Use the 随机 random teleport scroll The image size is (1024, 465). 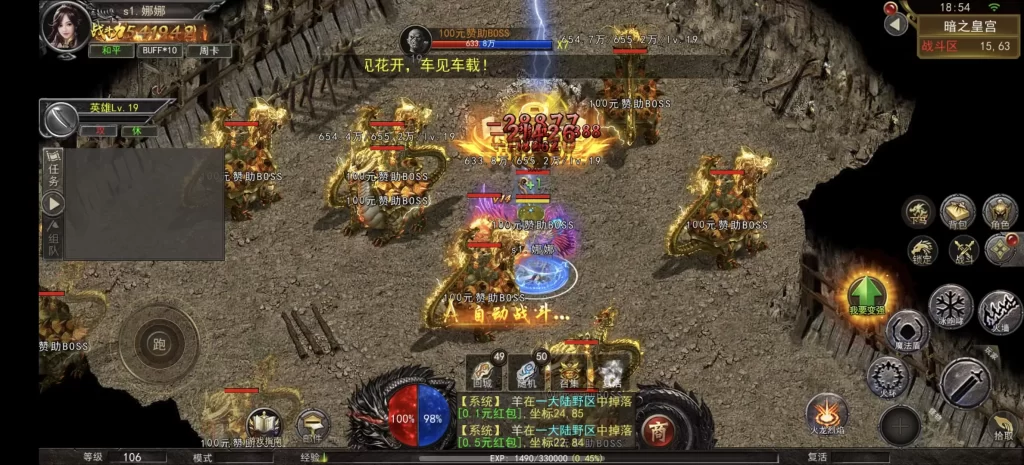point(527,373)
